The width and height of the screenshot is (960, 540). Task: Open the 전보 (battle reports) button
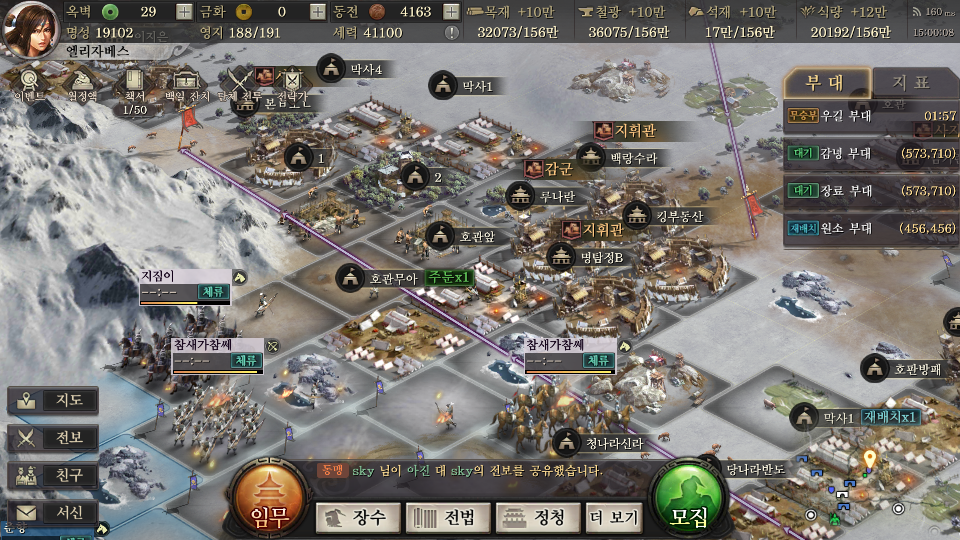click(54, 438)
